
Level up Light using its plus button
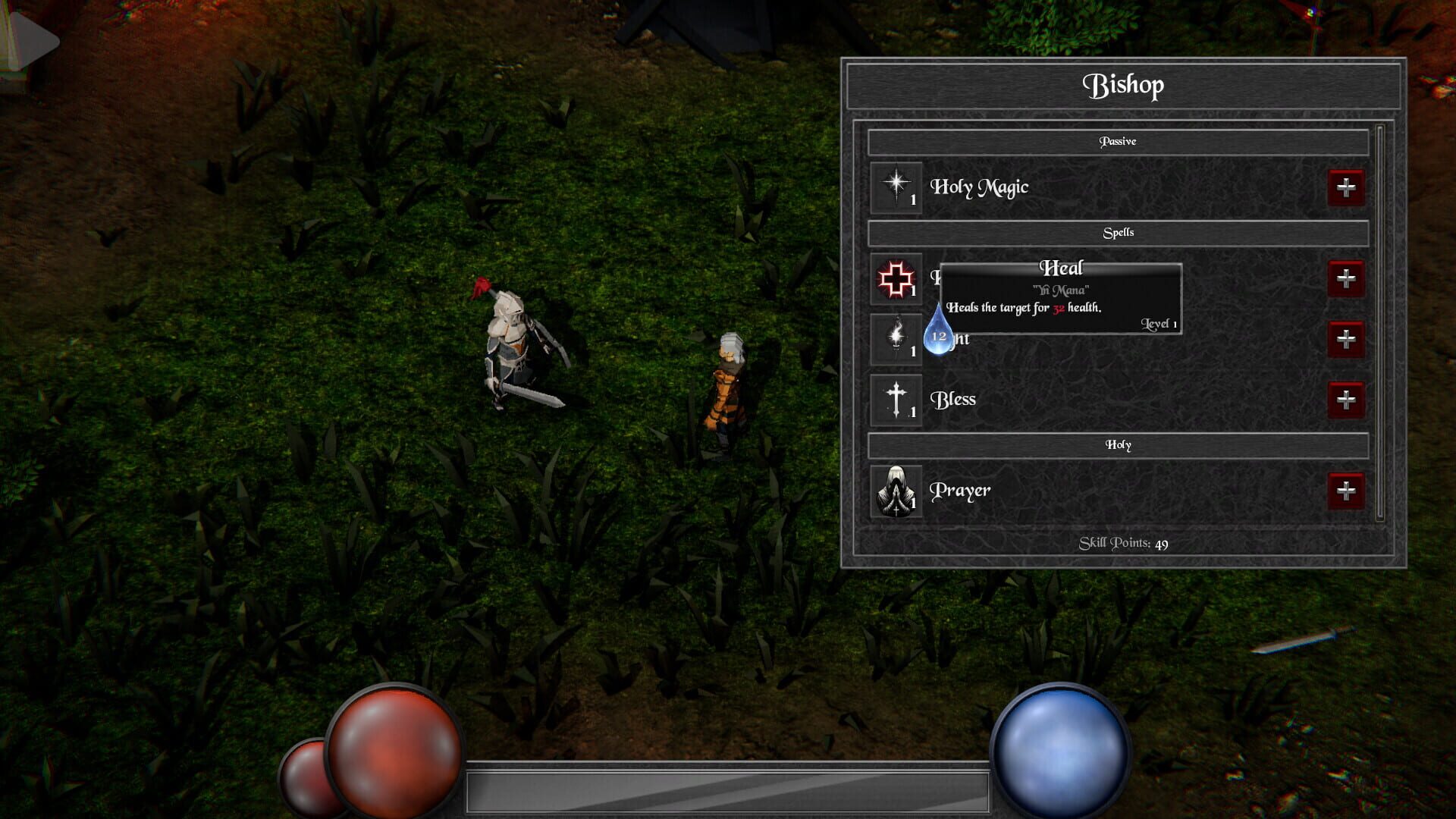(x=1346, y=340)
